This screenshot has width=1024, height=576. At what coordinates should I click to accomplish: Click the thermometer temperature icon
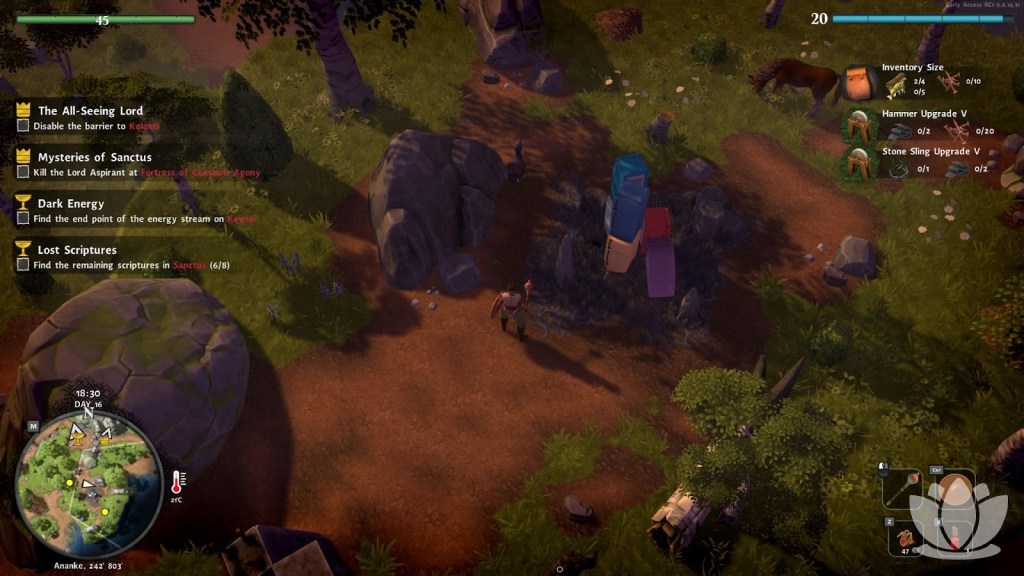click(178, 482)
